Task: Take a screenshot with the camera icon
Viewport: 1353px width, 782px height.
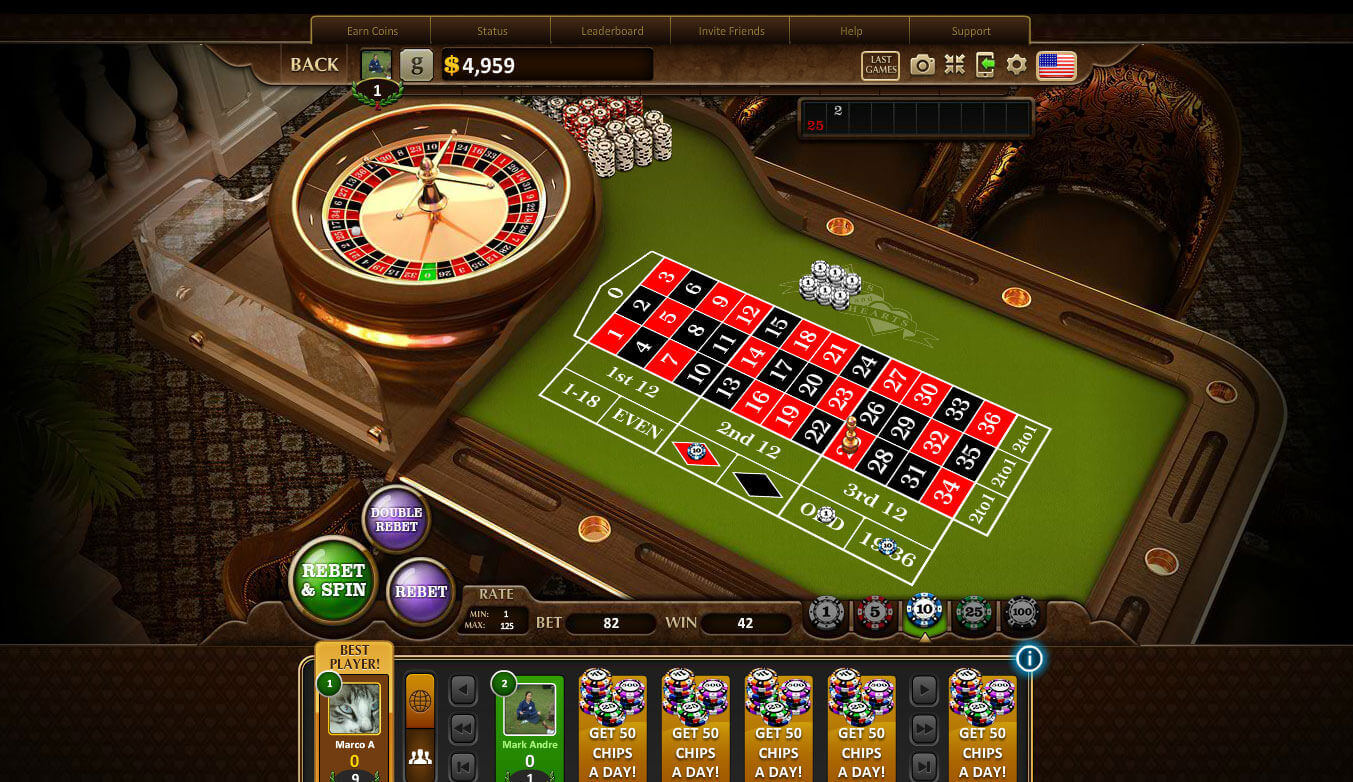Action: click(x=922, y=65)
